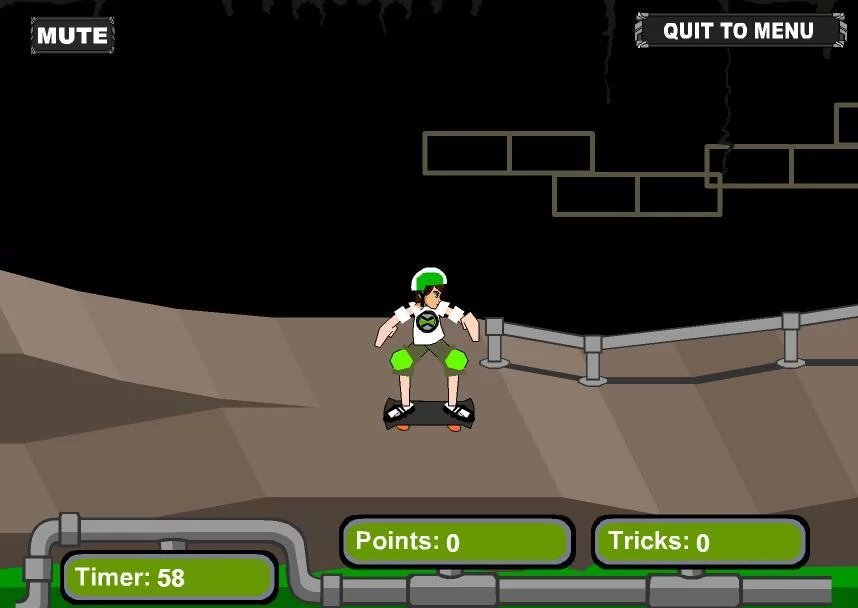
Task: Click QUIT TO MENU button
Action: [x=739, y=31]
